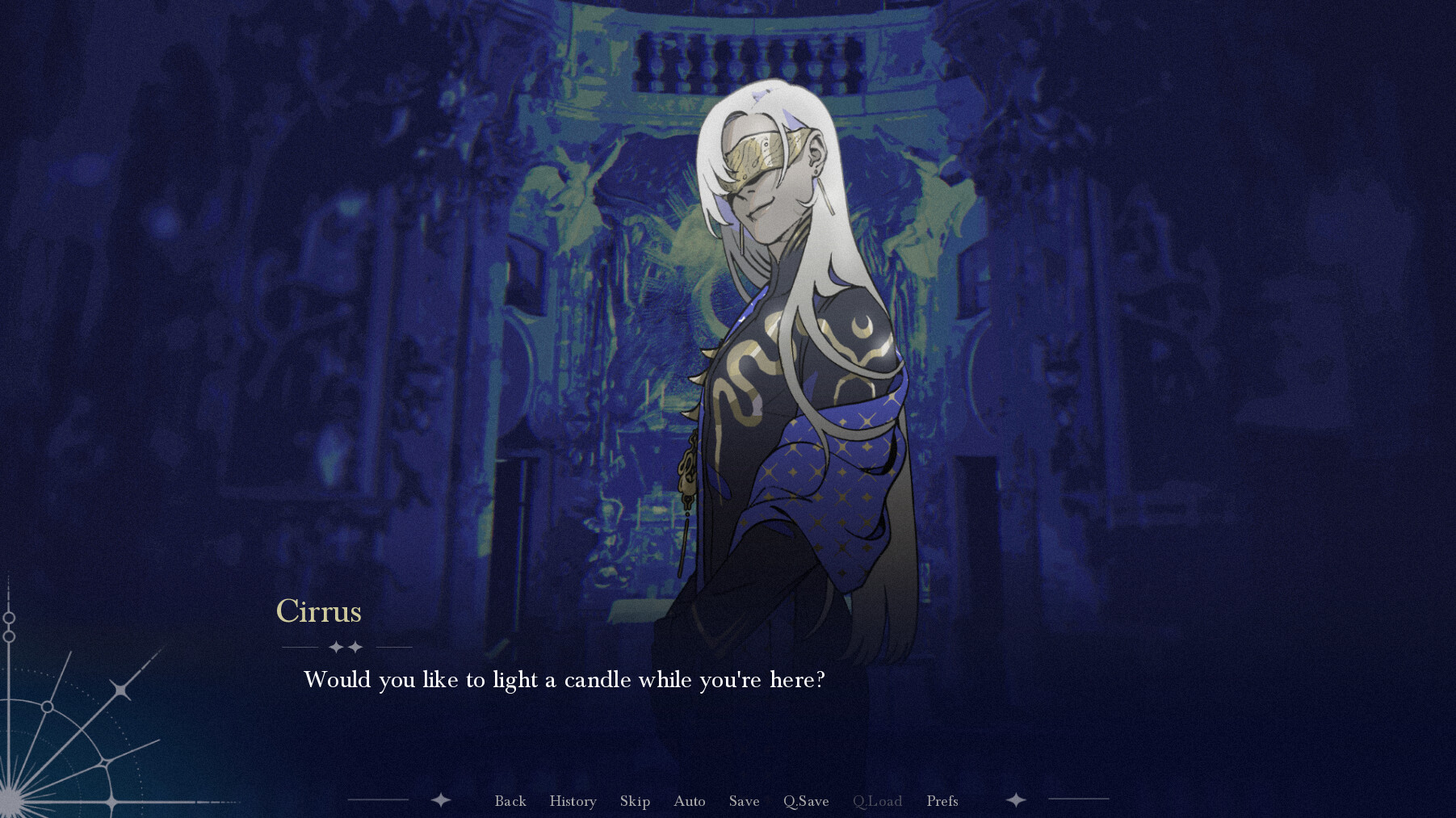Image resolution: width=1456 pixels, height=818 pixels.
Task: Click the grayed-out Q.Load option
Action: [879, 801]
